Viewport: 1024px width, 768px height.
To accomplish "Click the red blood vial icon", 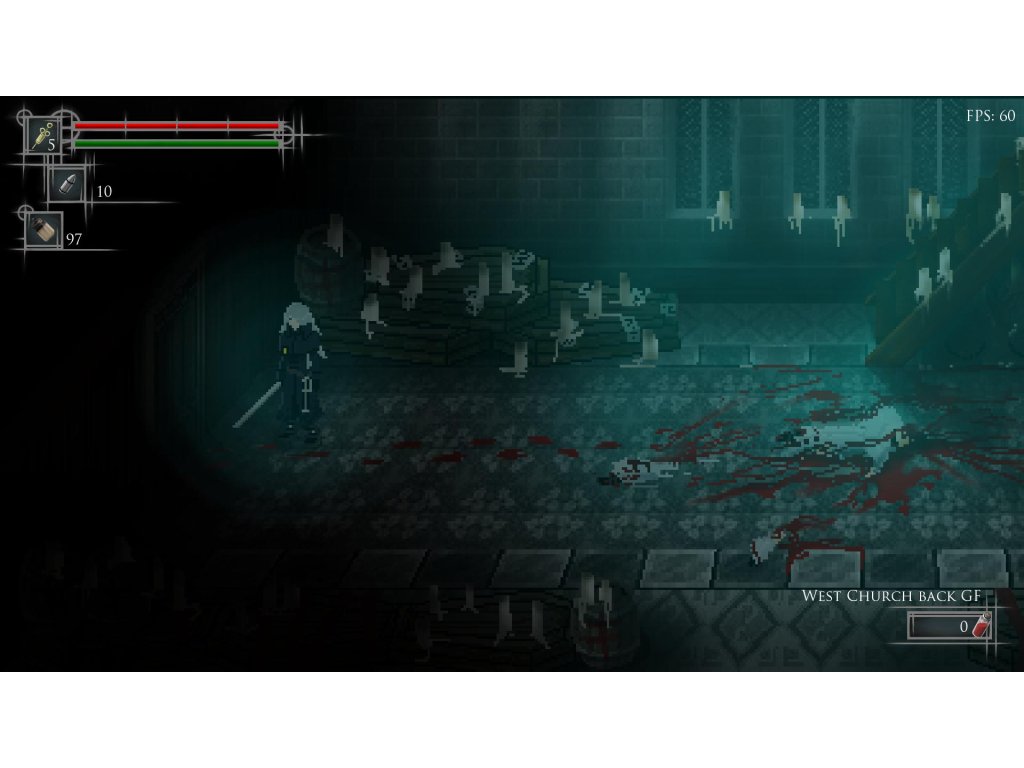I will click(x=982, y=626).
